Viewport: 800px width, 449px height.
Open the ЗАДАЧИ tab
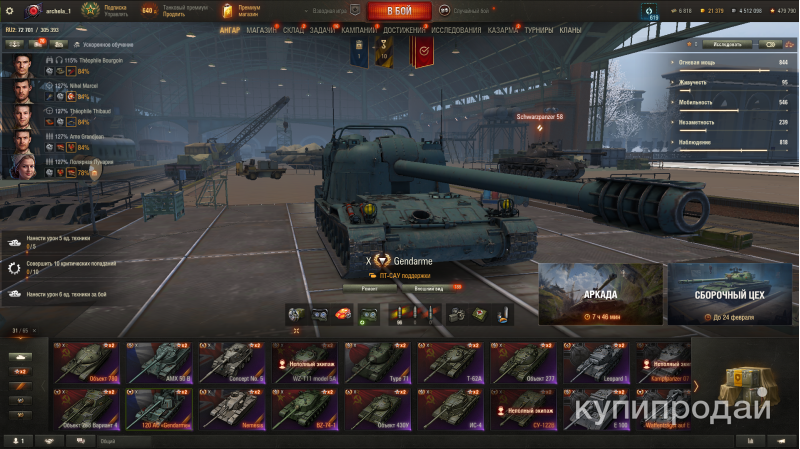pos(322,30)
